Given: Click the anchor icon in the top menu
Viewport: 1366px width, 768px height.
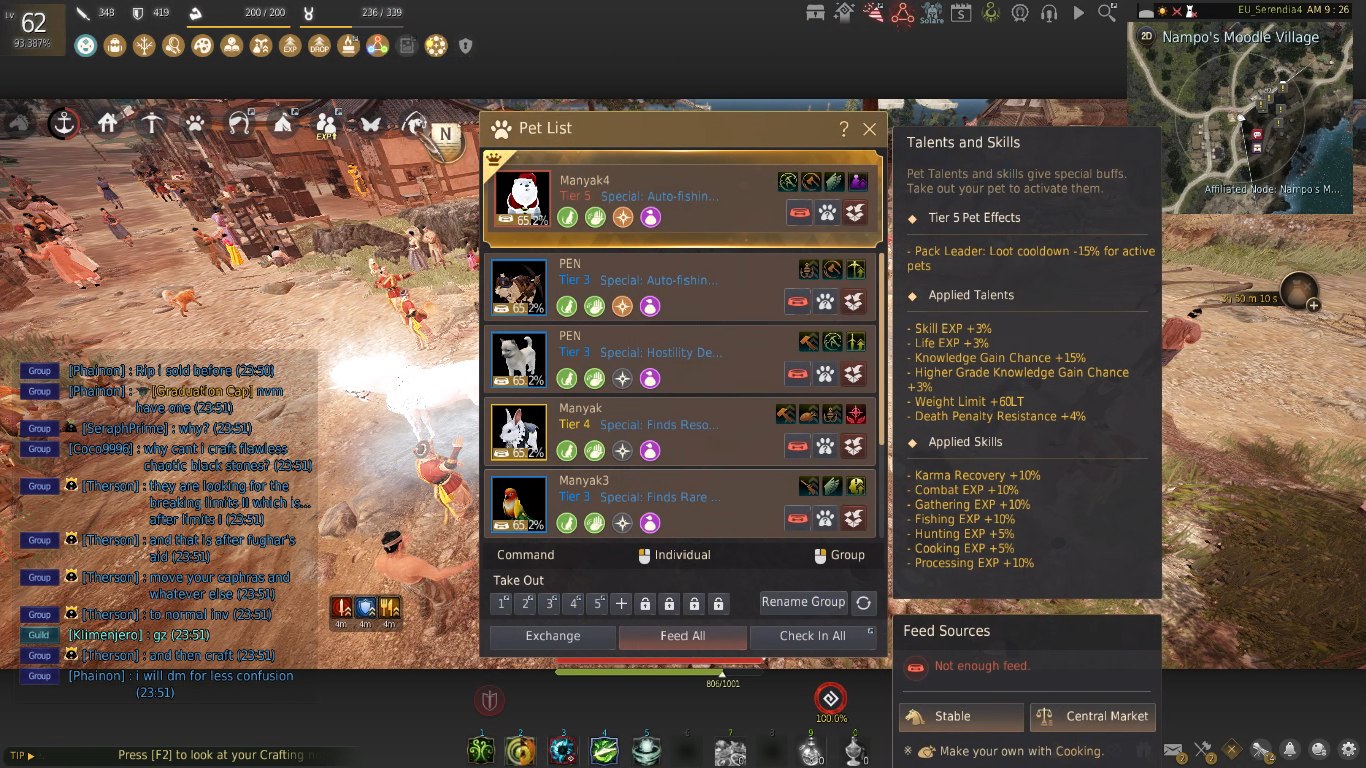Looking at the screenshot, I should pos(65,123).
